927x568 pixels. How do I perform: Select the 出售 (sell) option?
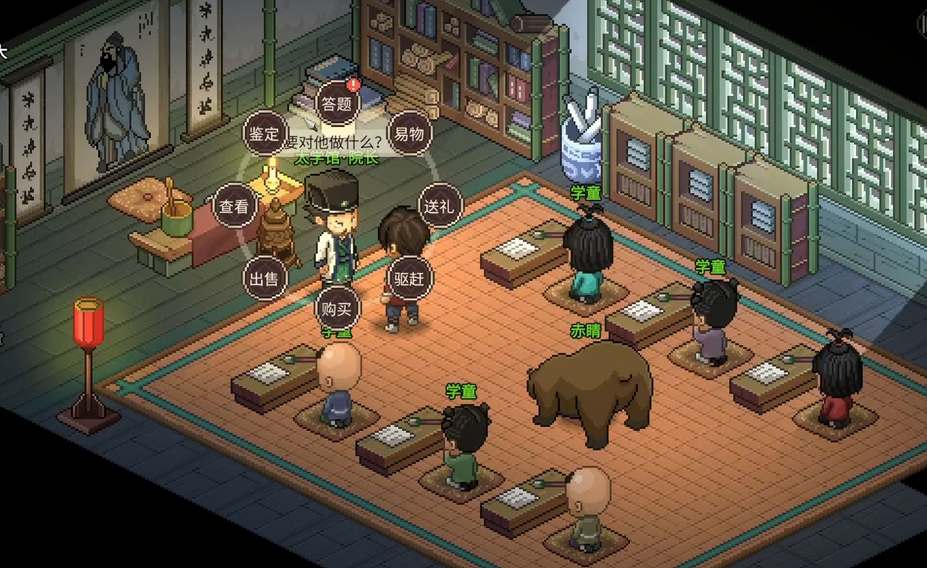point(263,278)
